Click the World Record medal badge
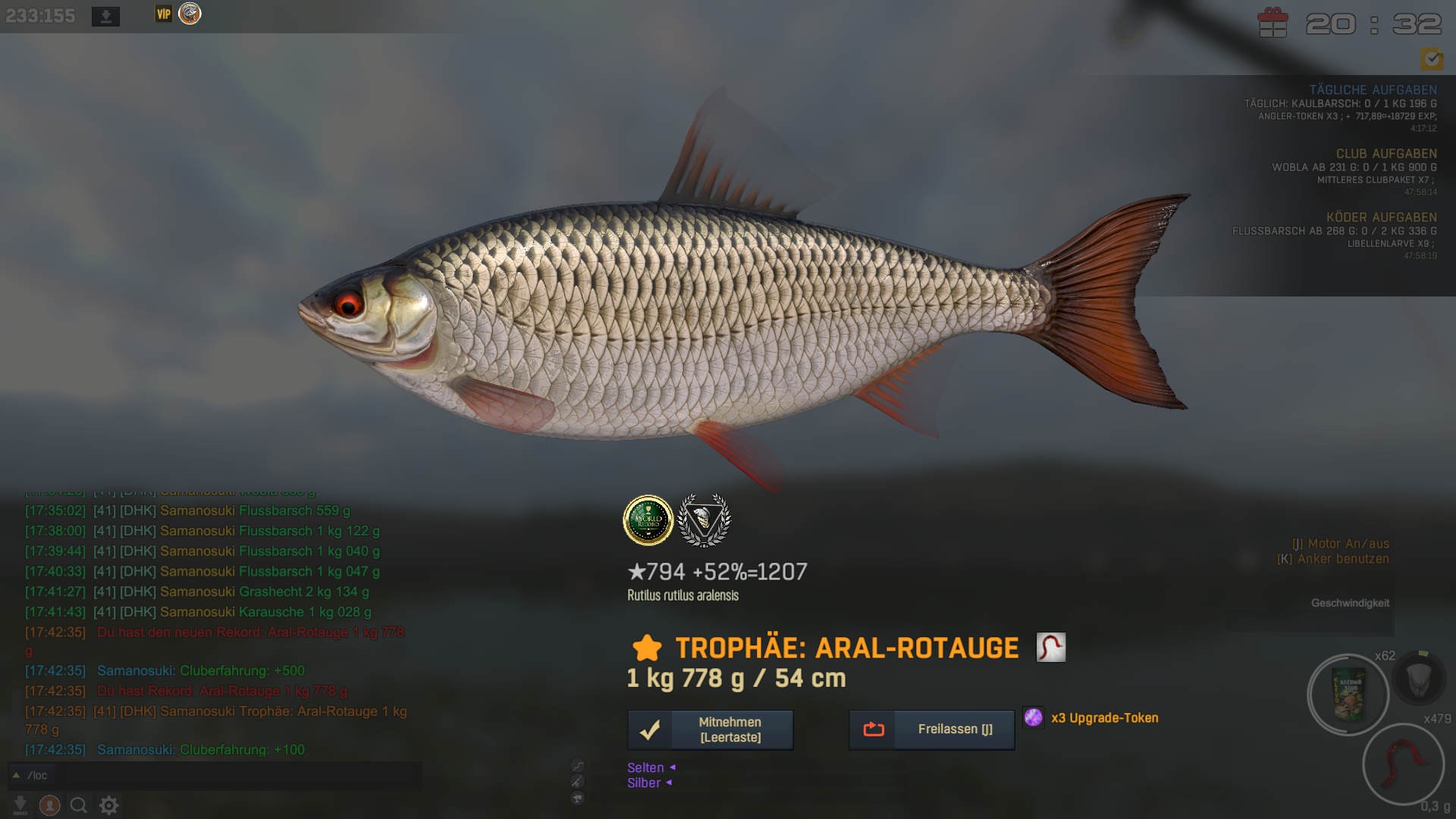1456x819 pixels. pos(648,520)
